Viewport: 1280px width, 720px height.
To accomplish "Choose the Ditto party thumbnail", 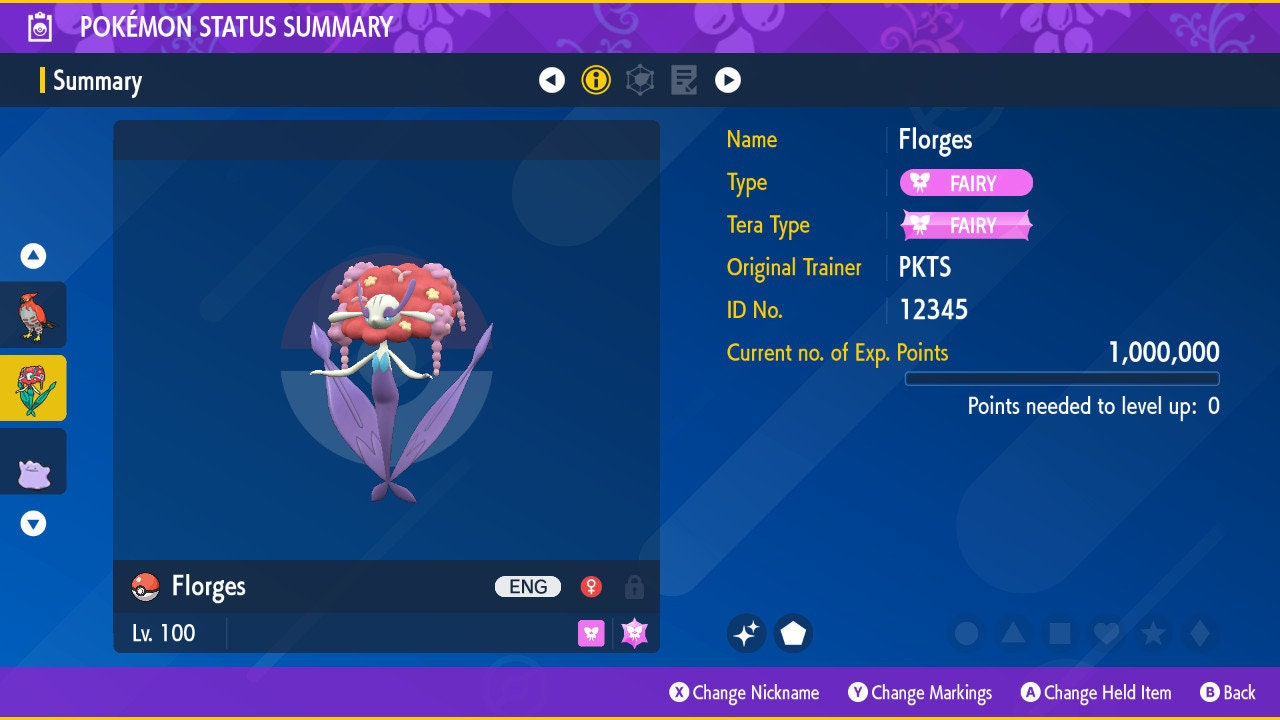I will click(33, 461).
